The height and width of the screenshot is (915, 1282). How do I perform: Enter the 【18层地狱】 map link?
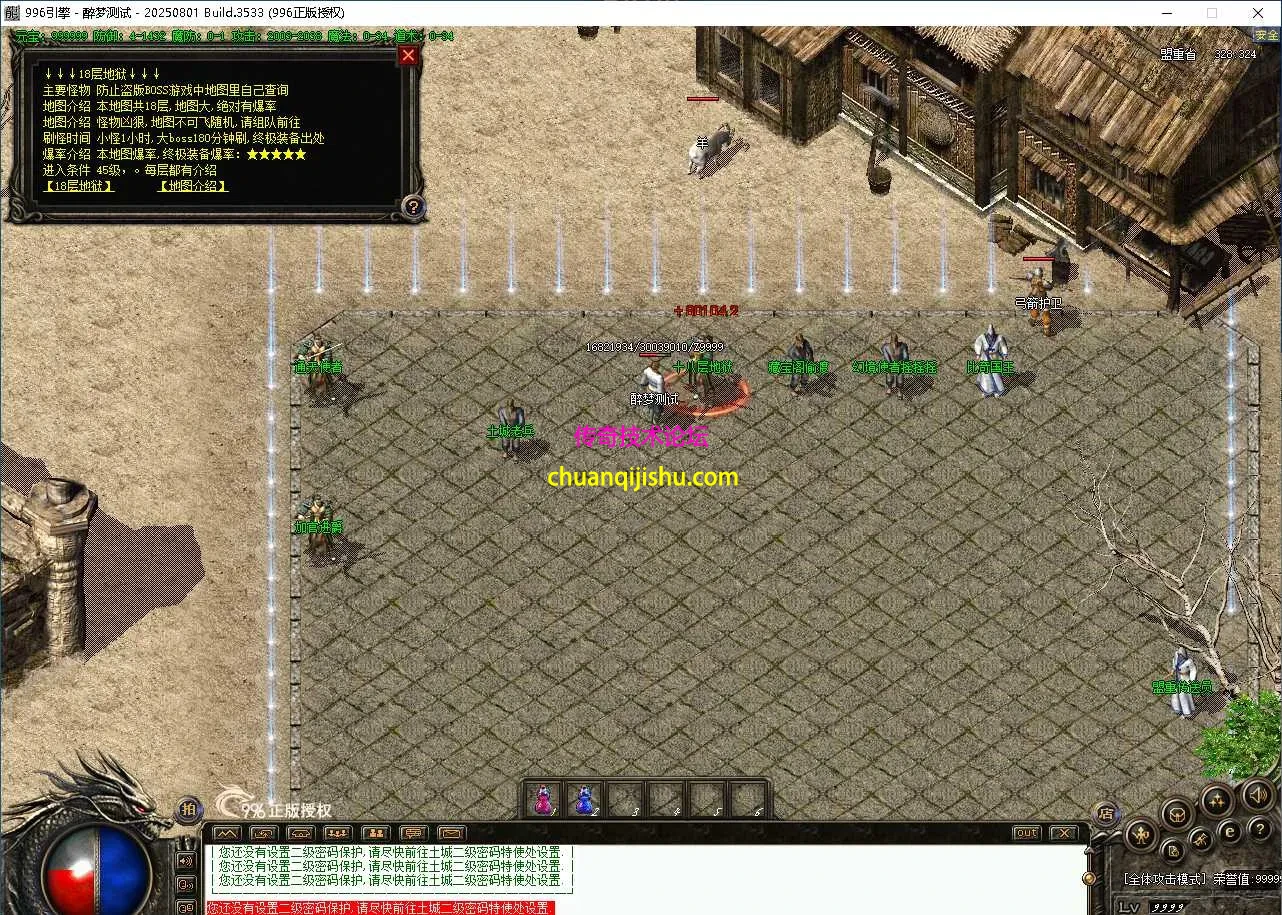[79, 186]
